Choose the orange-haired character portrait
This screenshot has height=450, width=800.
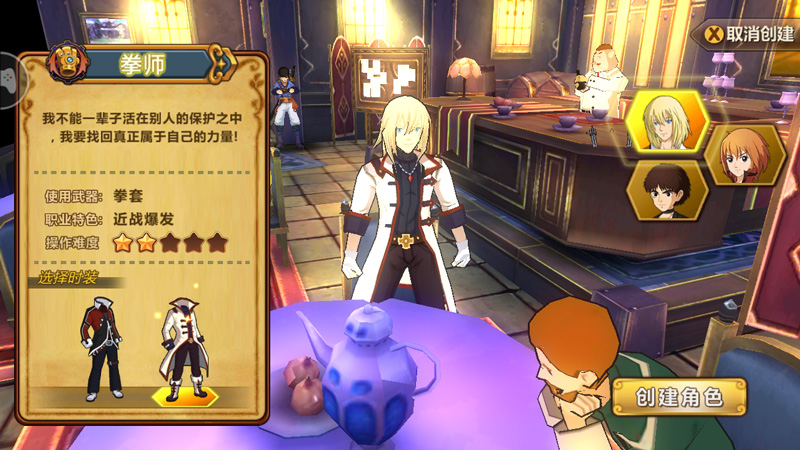[744, 155]
